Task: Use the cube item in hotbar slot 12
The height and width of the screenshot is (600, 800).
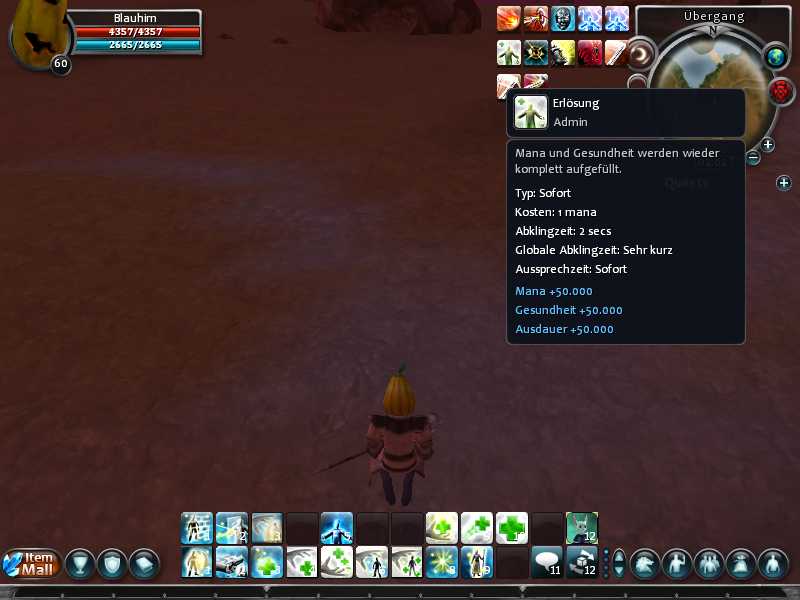Action: [x=582, y=562]
